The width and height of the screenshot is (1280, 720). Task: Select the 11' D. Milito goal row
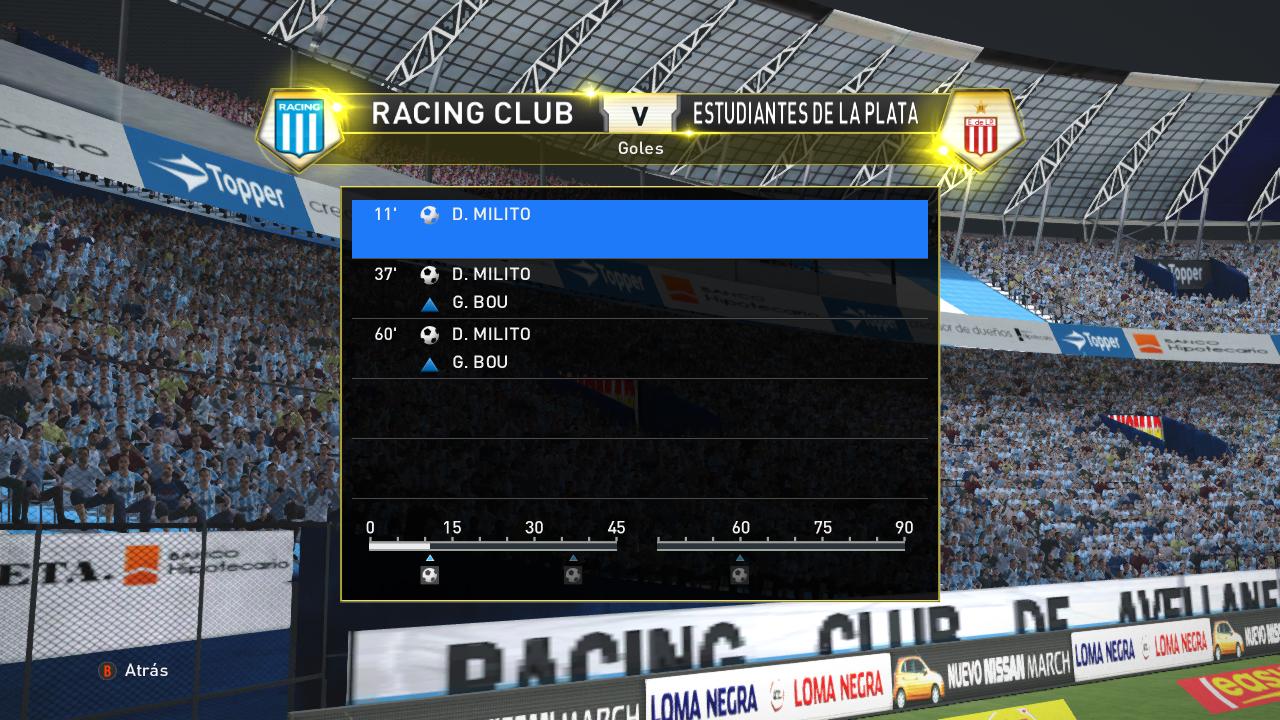640,229
